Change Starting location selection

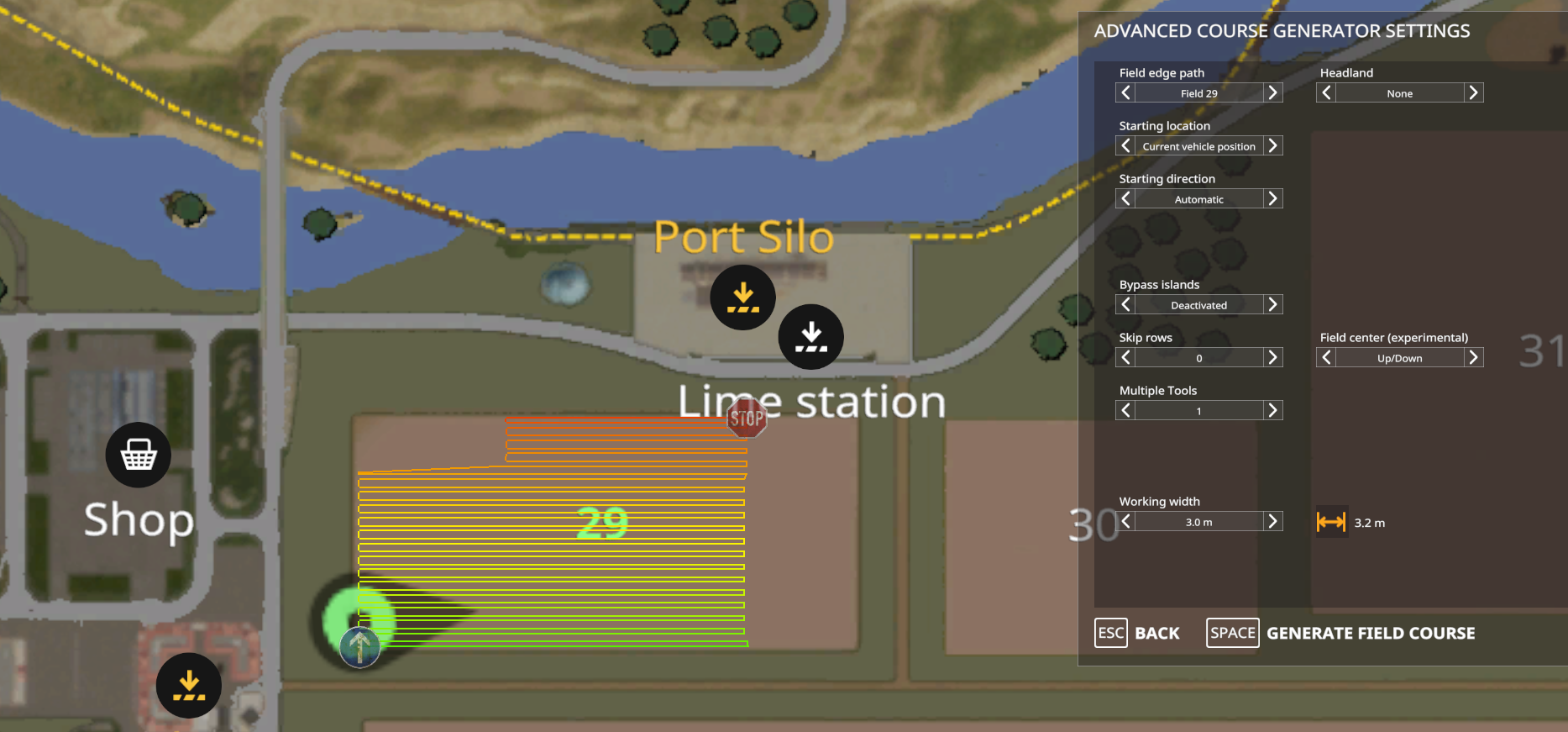pyautogui.click(x=1273, y=145)
